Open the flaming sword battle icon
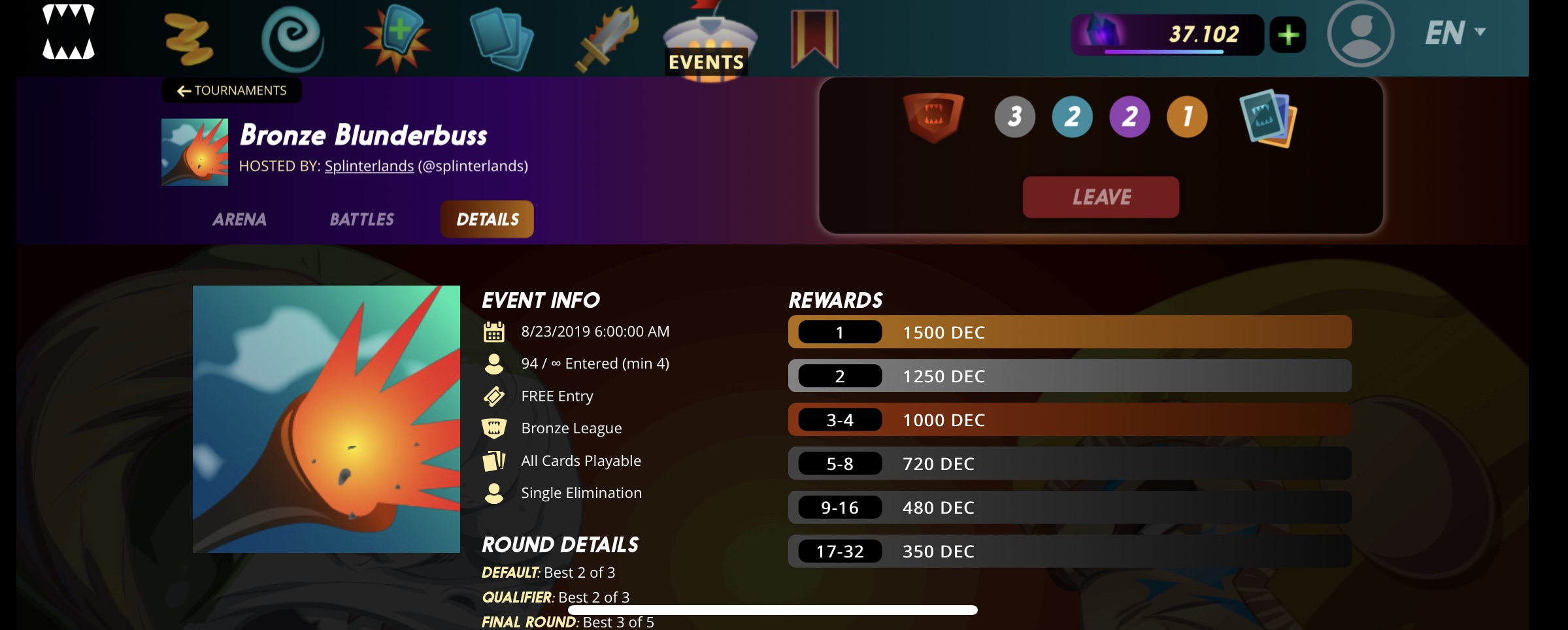The image size is (1568, 630). pyautogui.click(x=606, y=39)
